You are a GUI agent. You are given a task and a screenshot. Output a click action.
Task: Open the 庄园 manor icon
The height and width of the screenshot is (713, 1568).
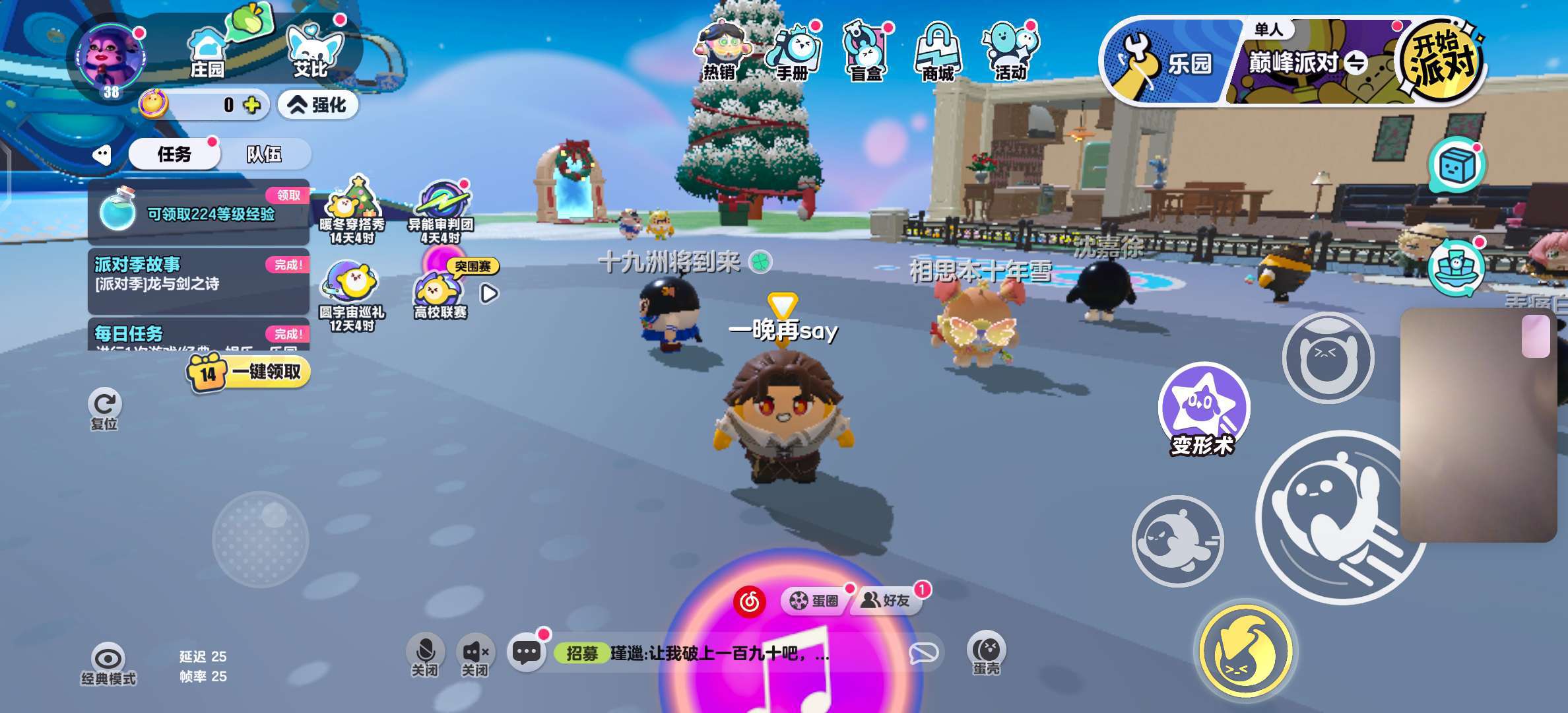tap(207, 53)
